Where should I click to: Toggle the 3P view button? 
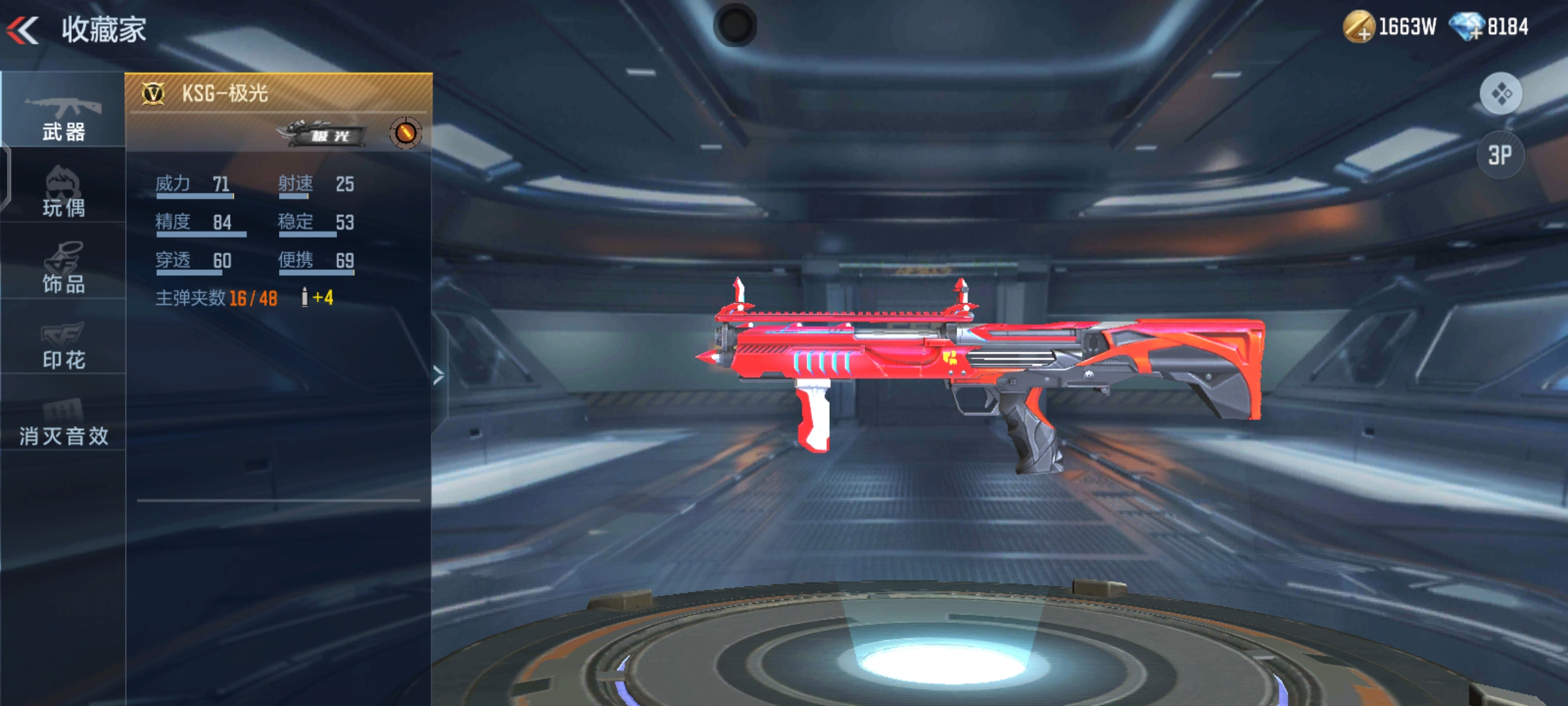(x=1500, y=155)
